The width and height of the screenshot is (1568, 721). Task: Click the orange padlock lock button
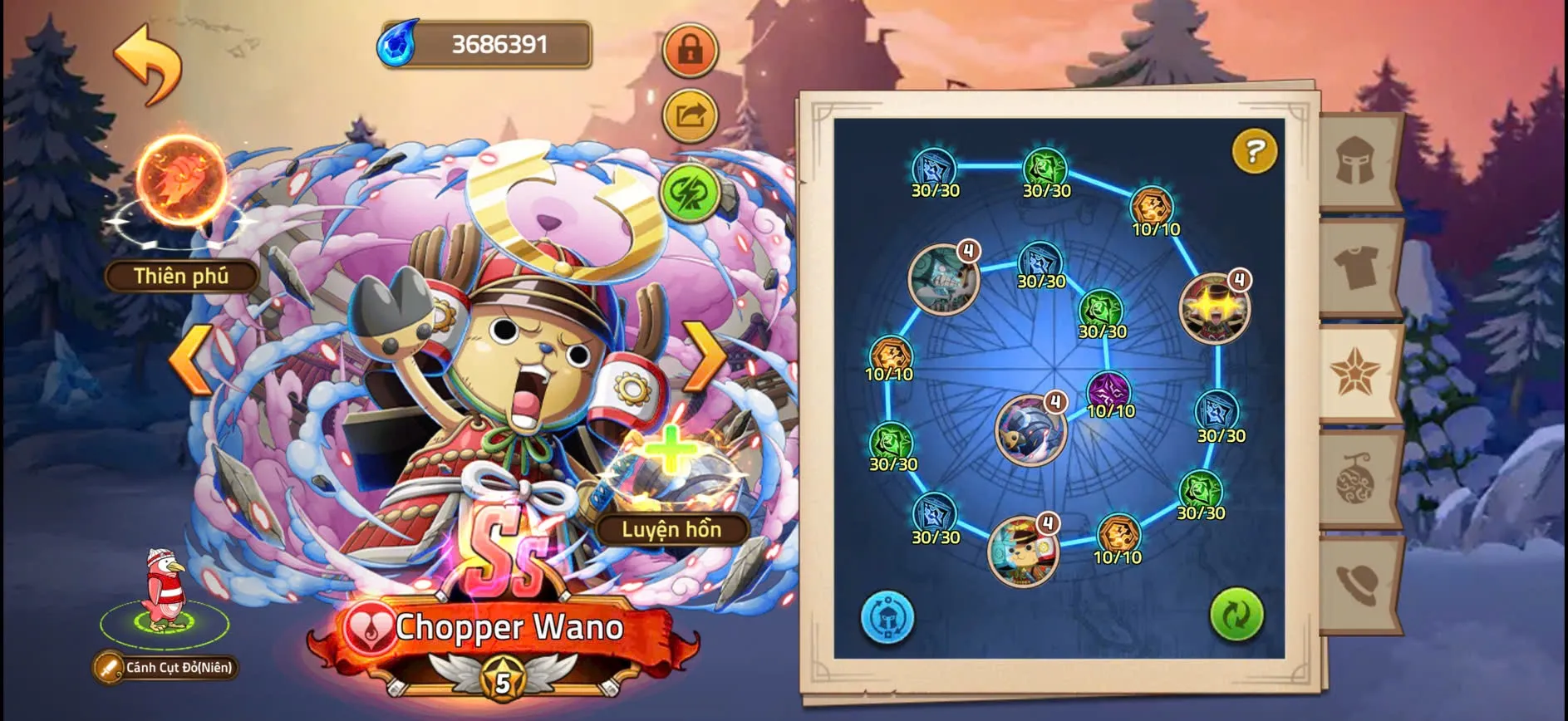(690, 50)
